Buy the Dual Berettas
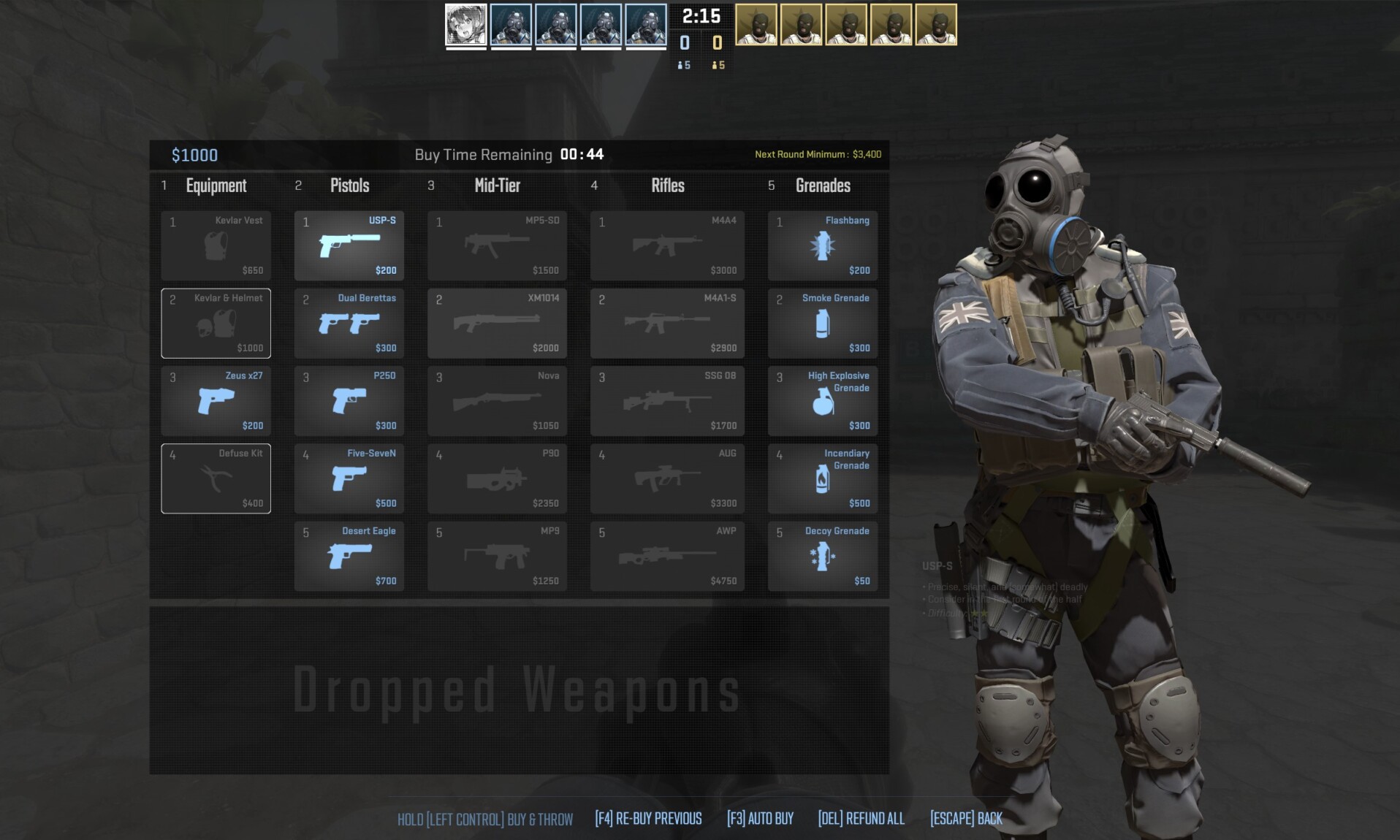The image size is (1400, 840). tap(349, 324)
